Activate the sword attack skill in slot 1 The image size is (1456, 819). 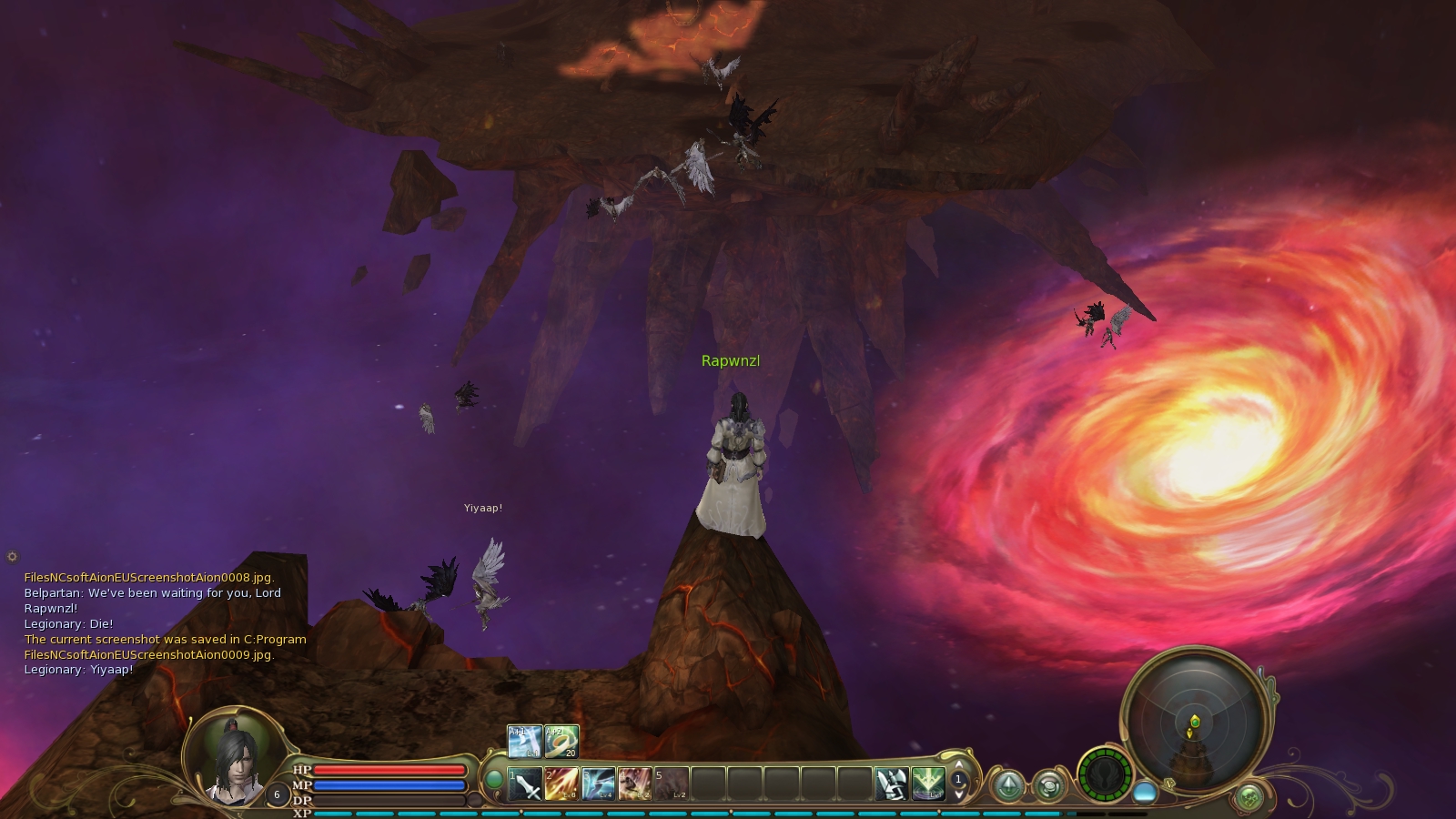point(526,784)
